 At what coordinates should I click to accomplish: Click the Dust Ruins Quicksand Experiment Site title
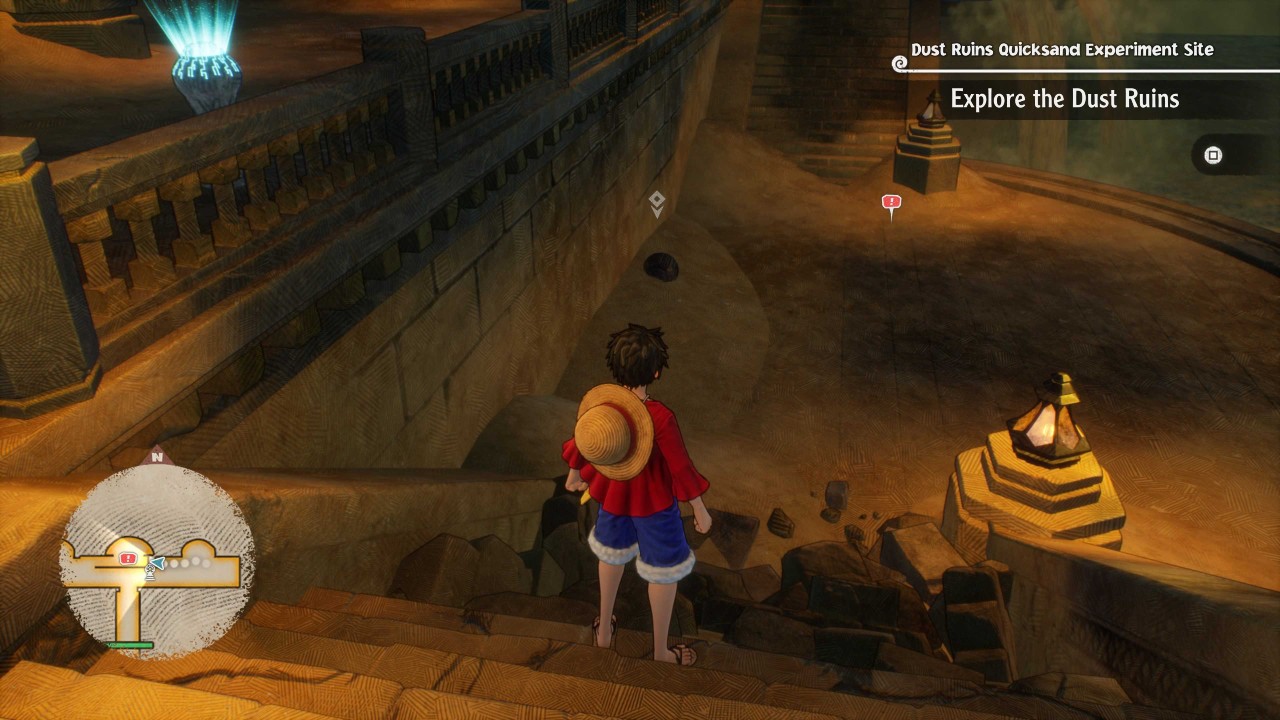click(1062, 49)
